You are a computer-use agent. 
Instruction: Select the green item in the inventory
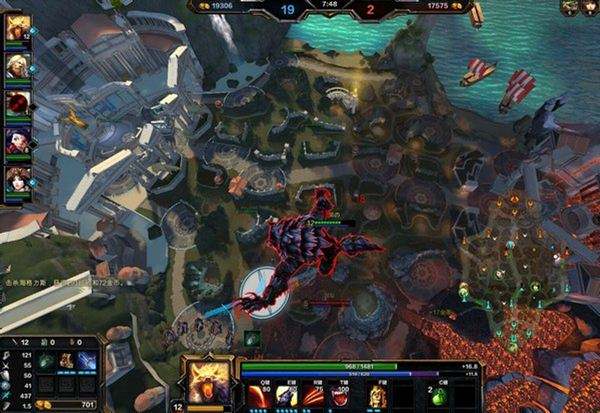tap(46, 361)
